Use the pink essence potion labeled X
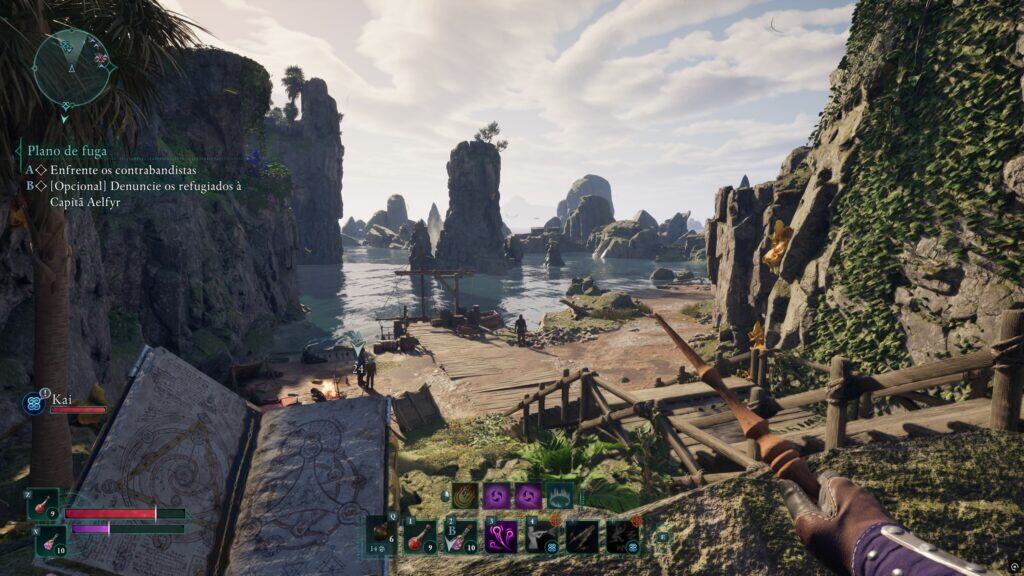 pyautogui.click(x=51, y=541)
